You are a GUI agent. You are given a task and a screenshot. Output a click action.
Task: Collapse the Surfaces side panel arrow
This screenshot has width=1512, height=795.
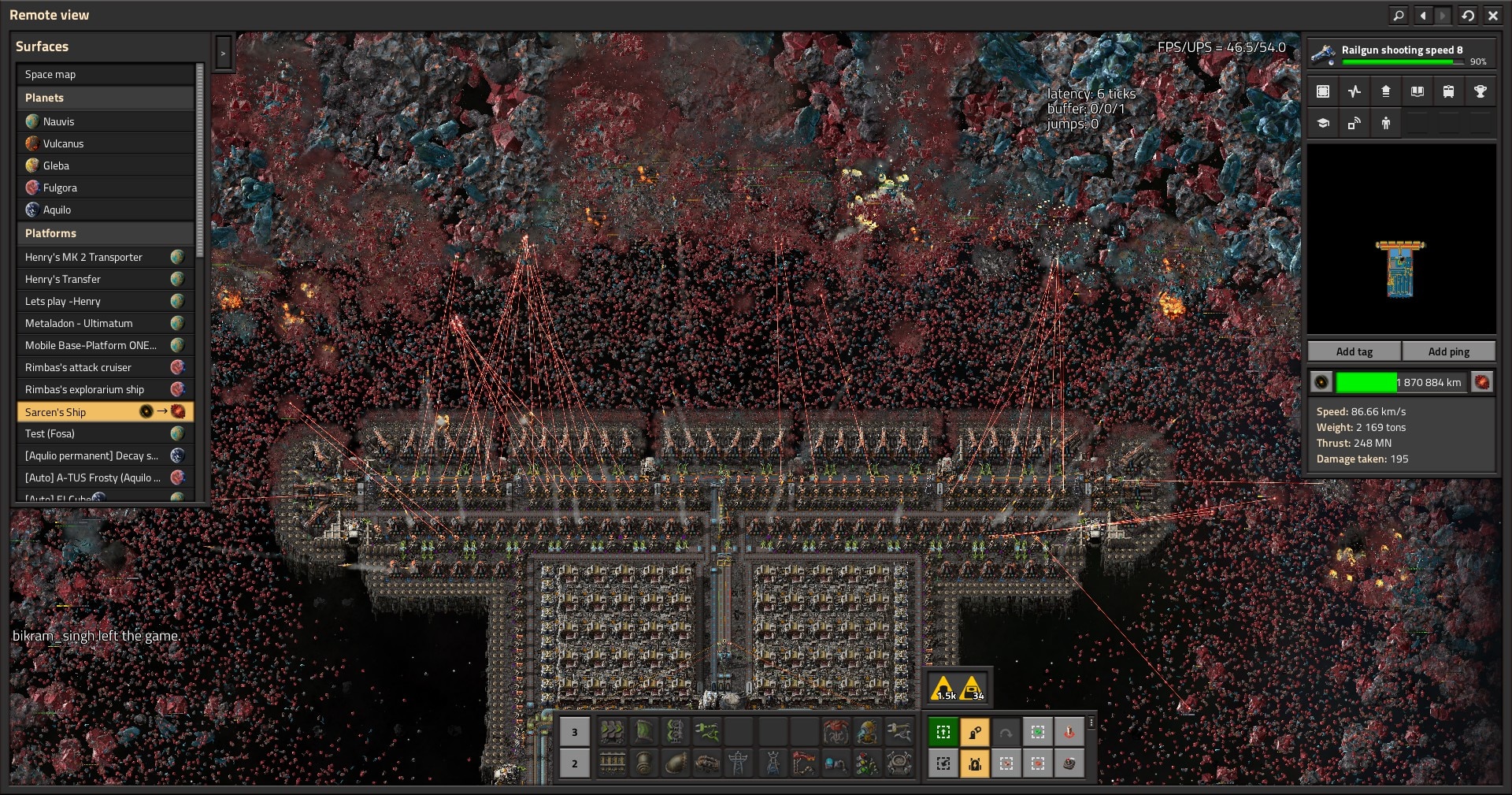223,54
